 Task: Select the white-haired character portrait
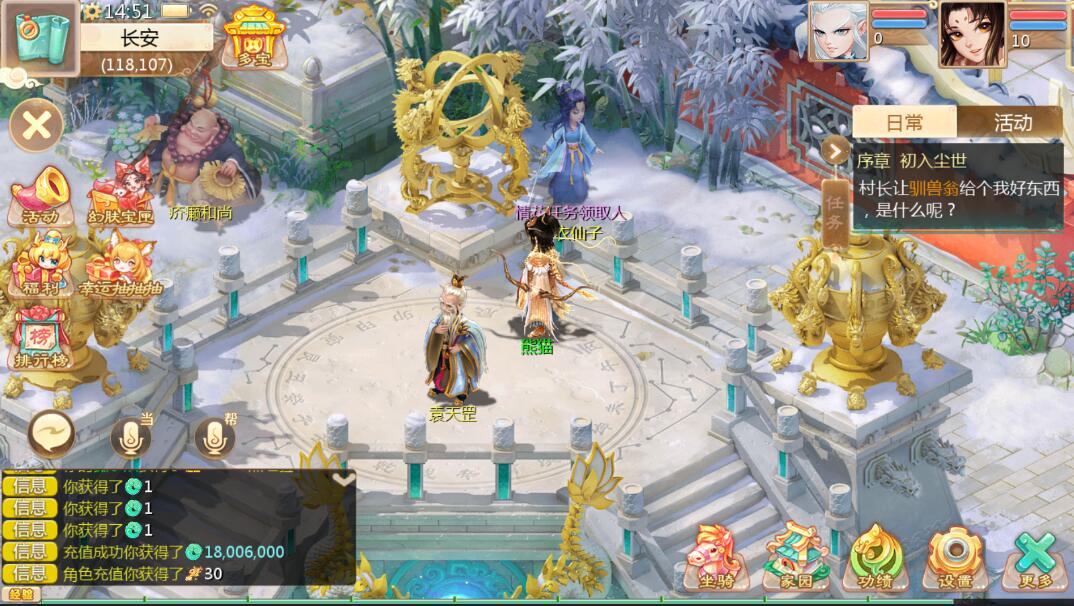coord(838,33)
